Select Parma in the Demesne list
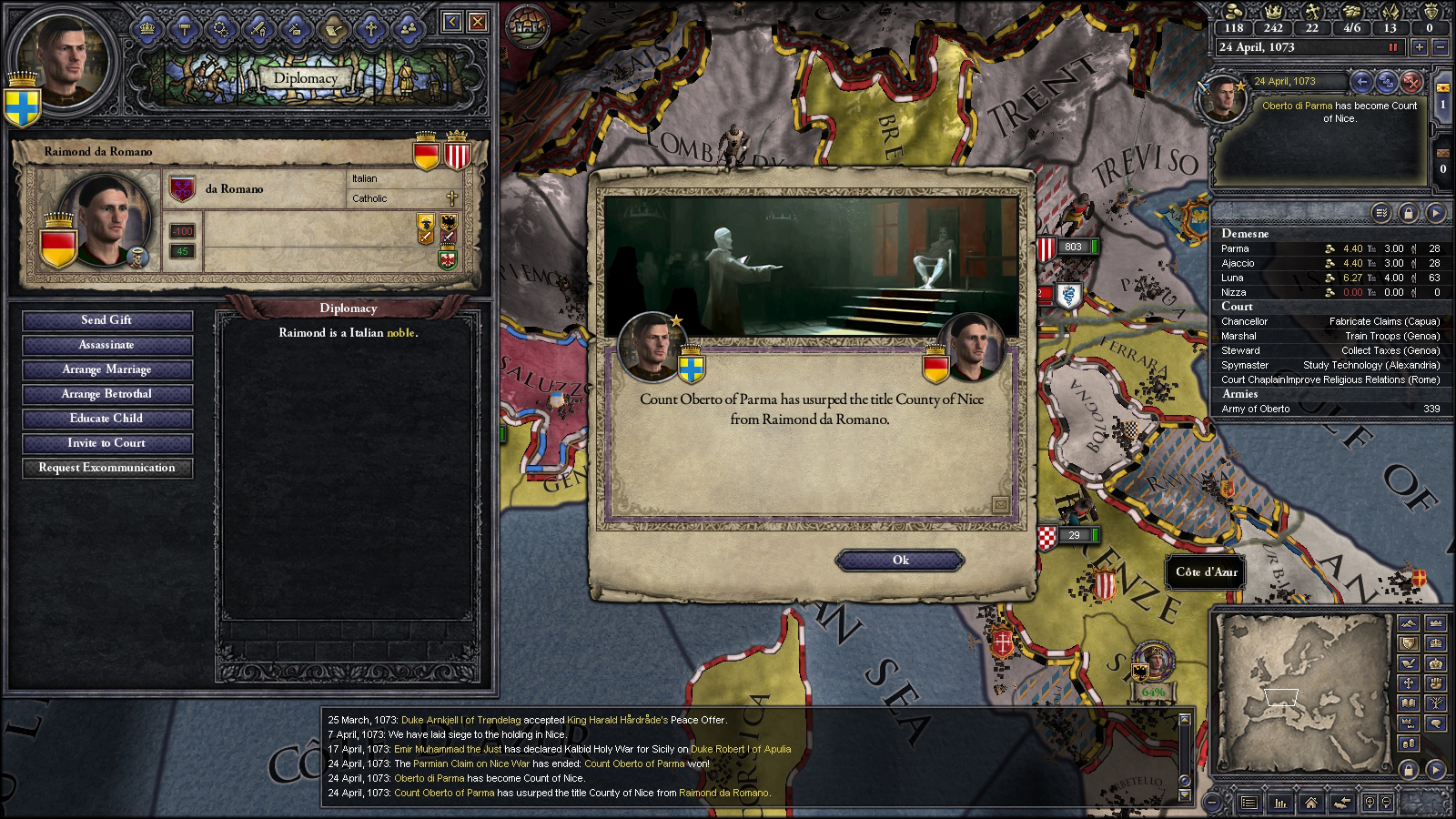This screenshot has width=1456, height=819. pyautogui.click(x=1236, y=248)
